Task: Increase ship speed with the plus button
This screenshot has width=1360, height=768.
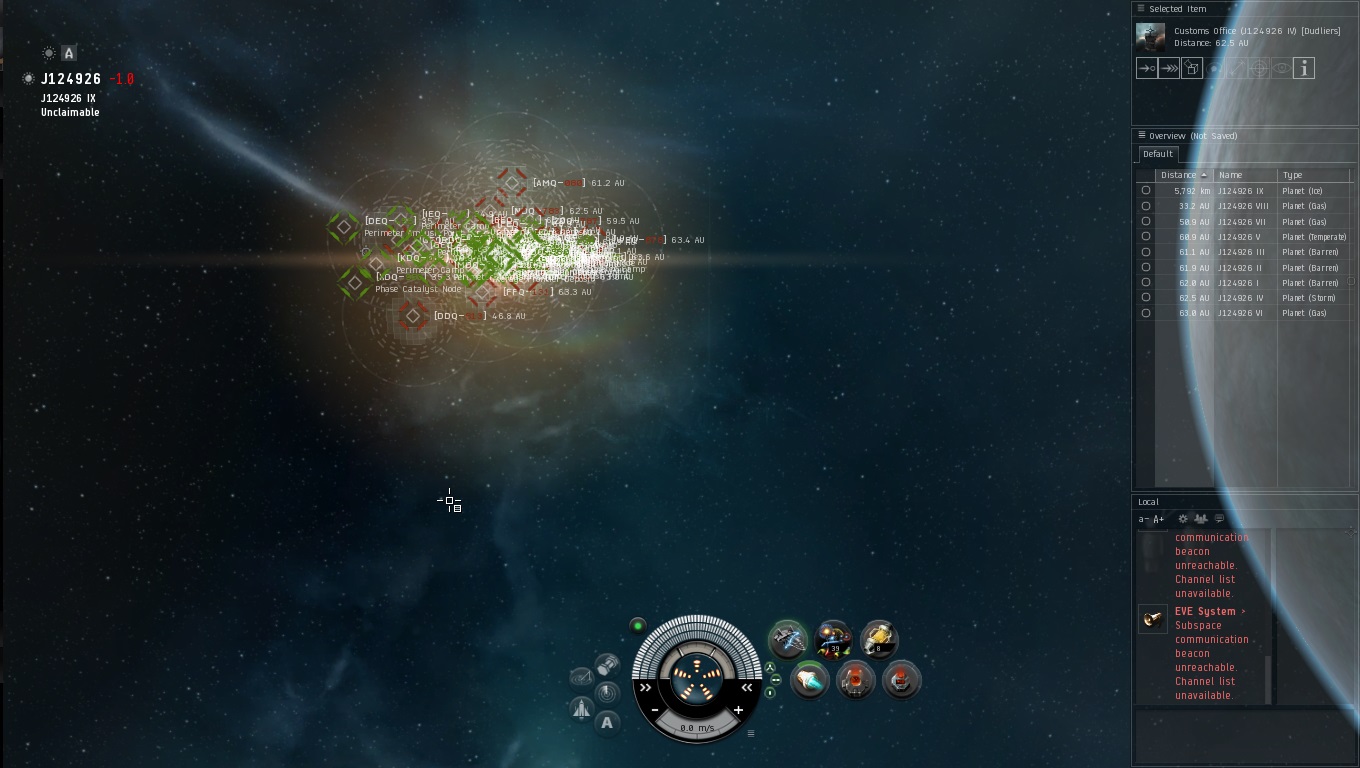Action: tap(739, 710)
